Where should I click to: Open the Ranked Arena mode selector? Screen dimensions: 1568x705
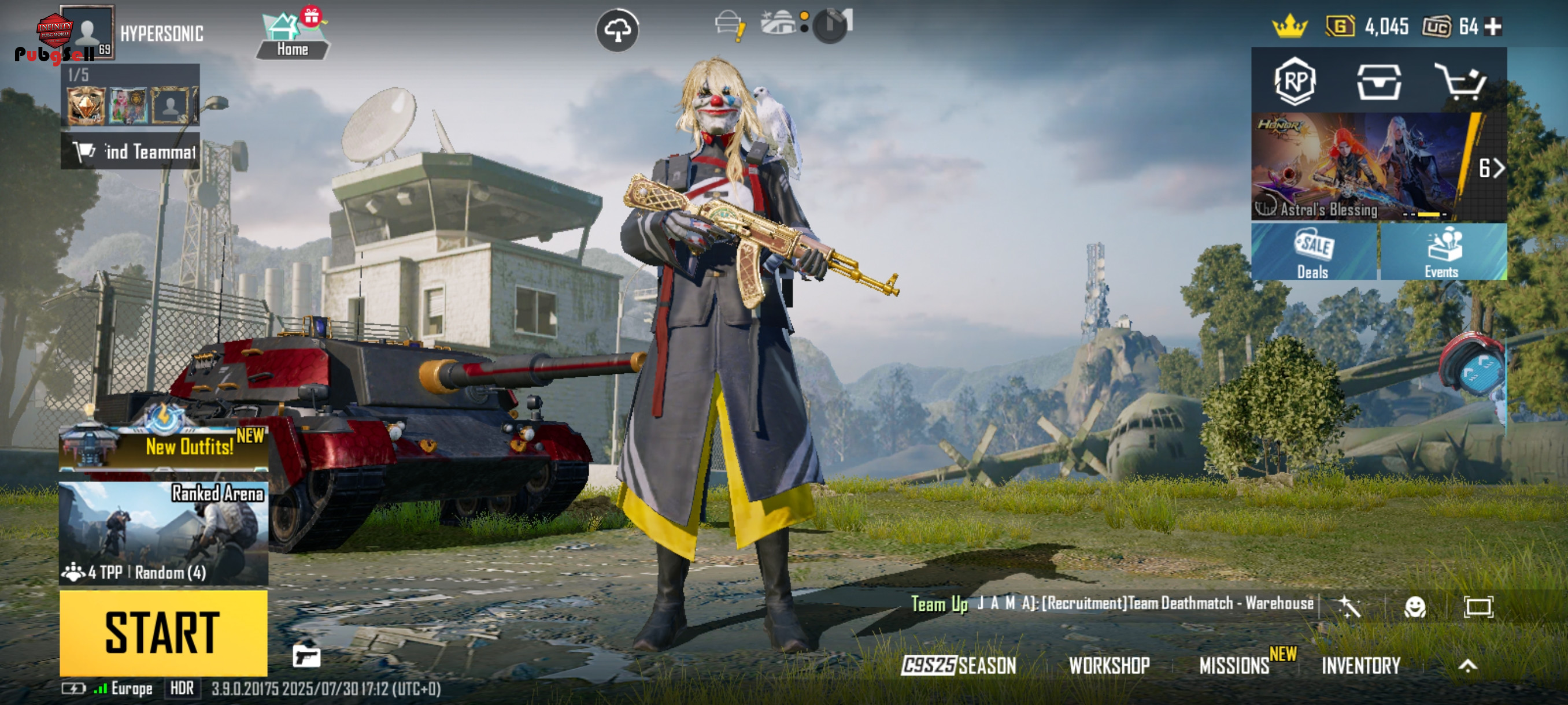click(x=163, y=533)
